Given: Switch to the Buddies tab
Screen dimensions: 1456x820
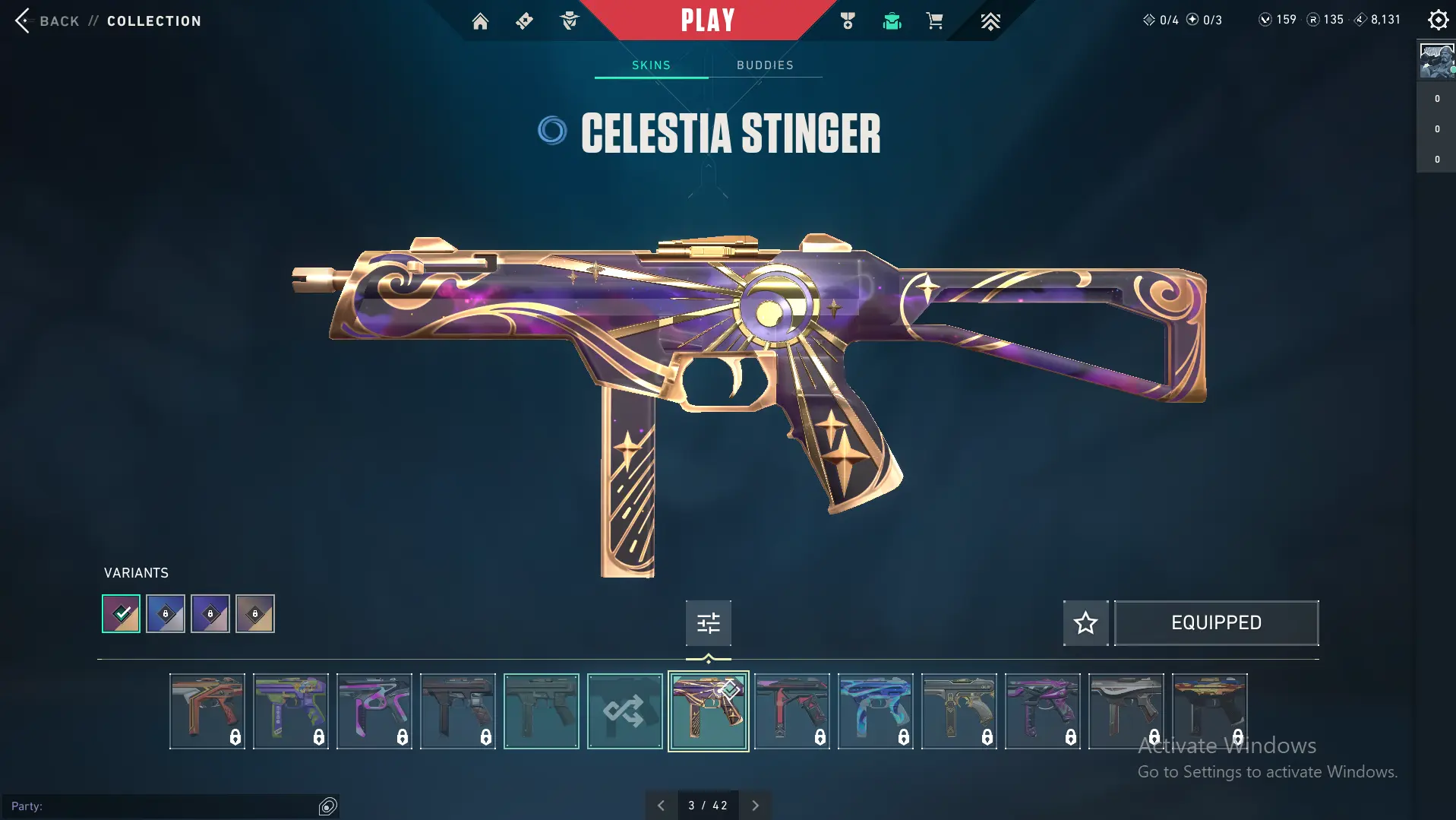Looking at the screenshot, I should [x=765, y=65].
